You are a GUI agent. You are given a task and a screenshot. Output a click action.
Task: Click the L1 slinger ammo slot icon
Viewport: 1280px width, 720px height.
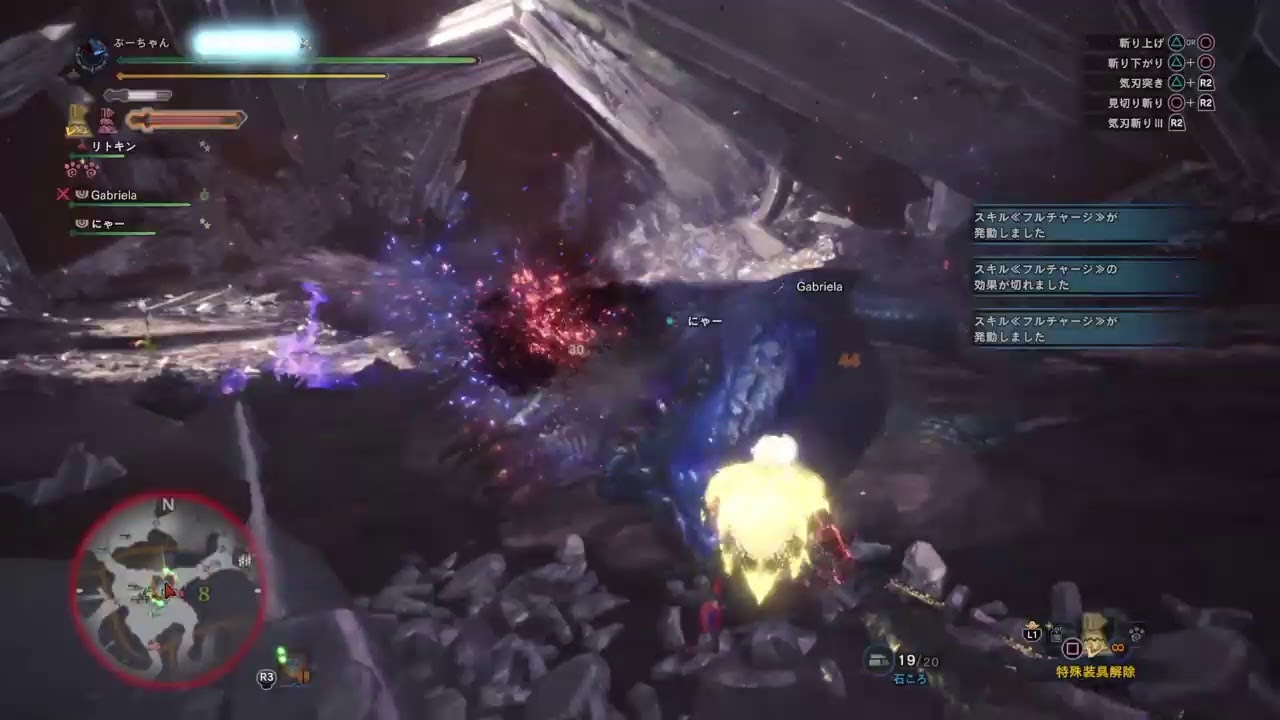1031,634
